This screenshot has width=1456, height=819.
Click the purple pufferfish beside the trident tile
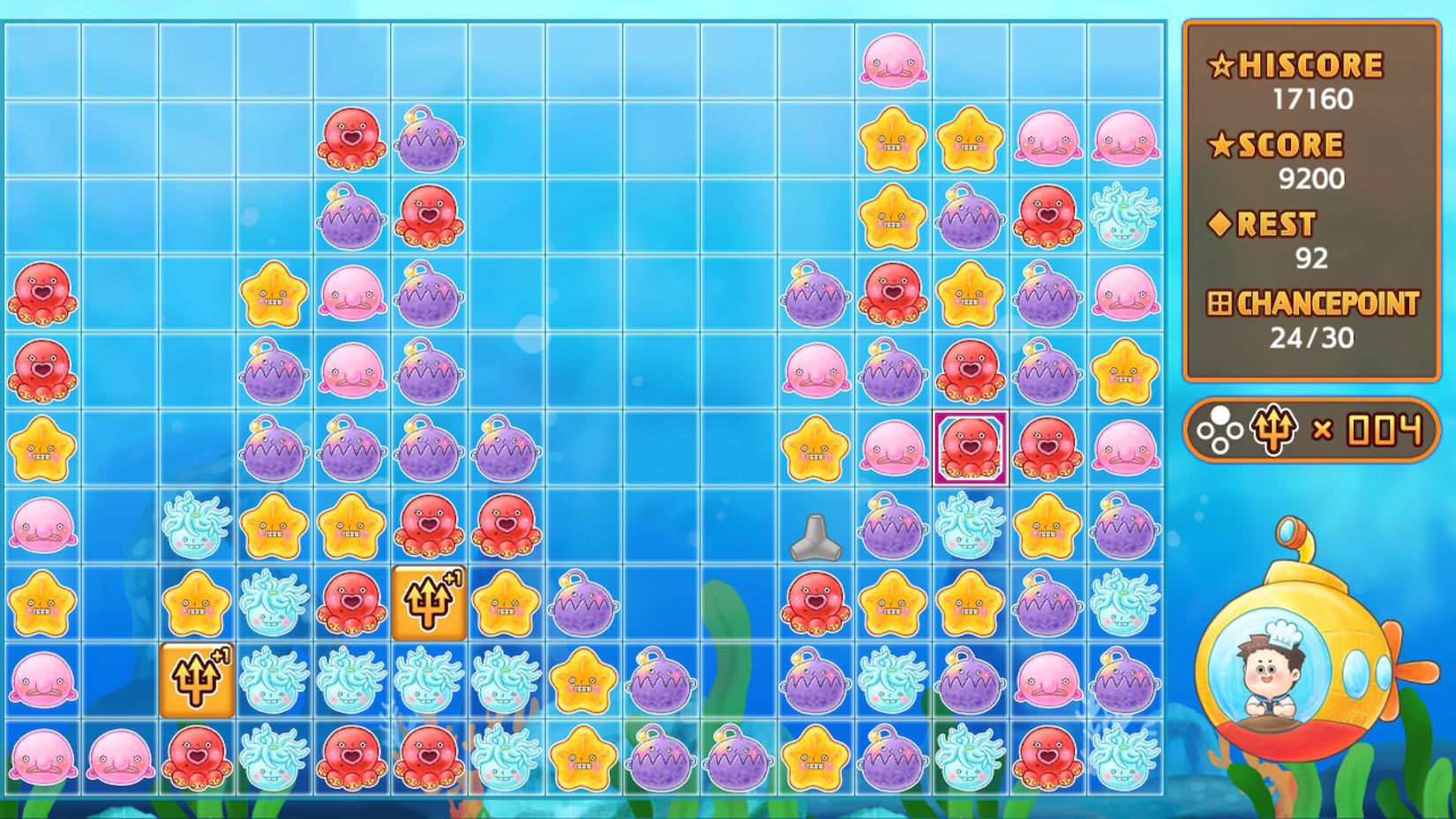coord(583,605)
